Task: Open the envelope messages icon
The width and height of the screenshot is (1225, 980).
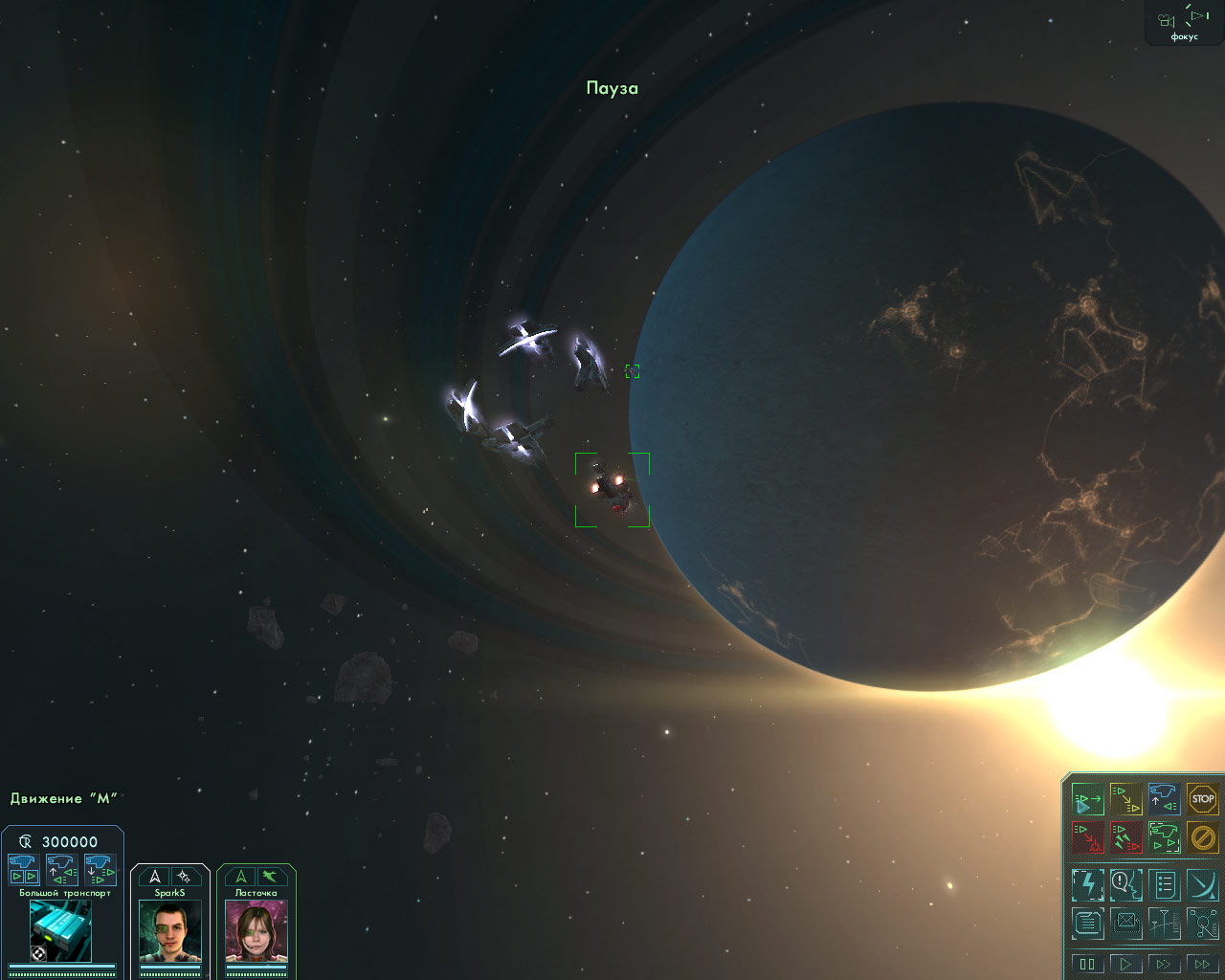Action: click(x=1125, y=924)
